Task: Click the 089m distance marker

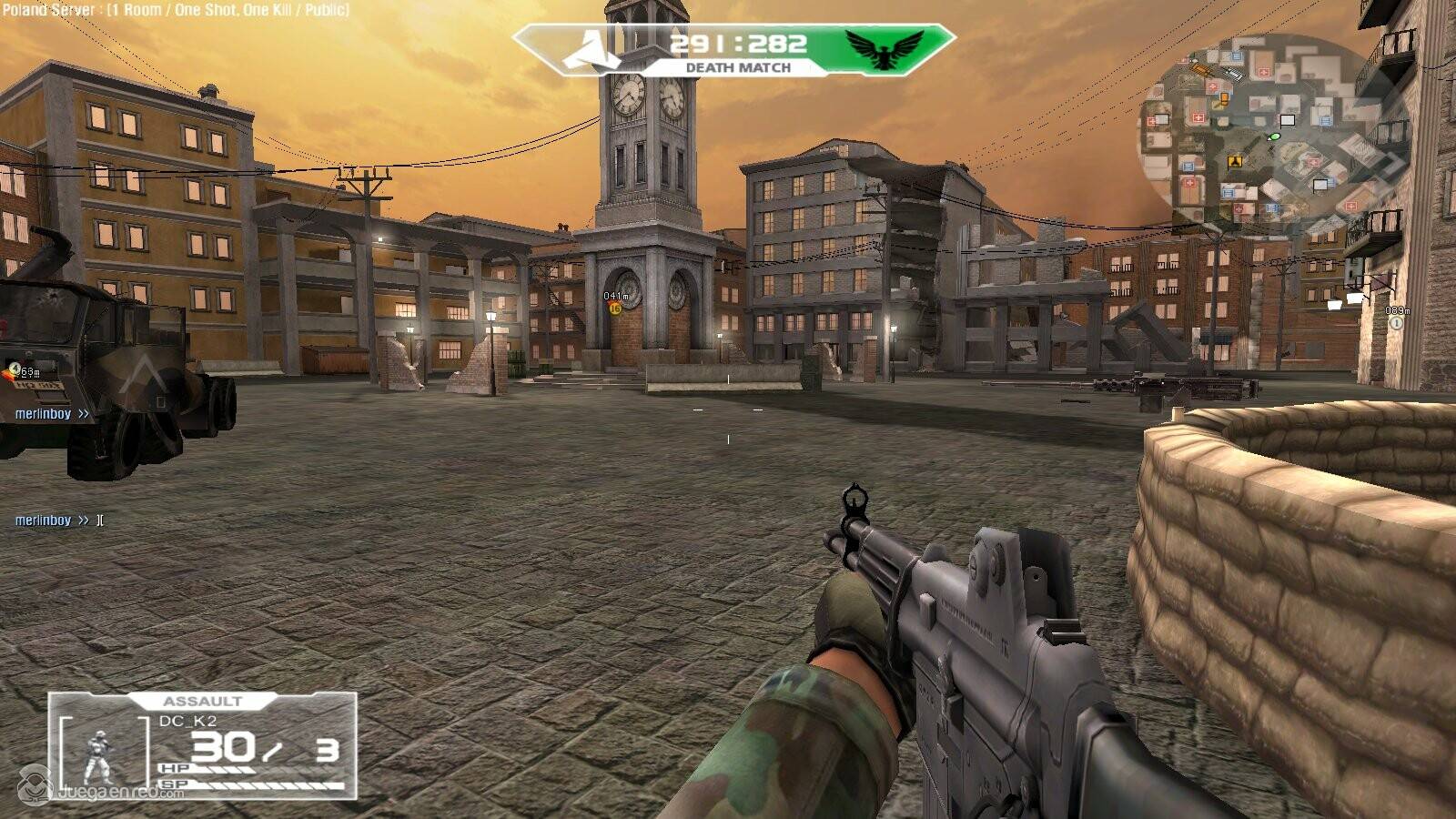Action: 1397,311
